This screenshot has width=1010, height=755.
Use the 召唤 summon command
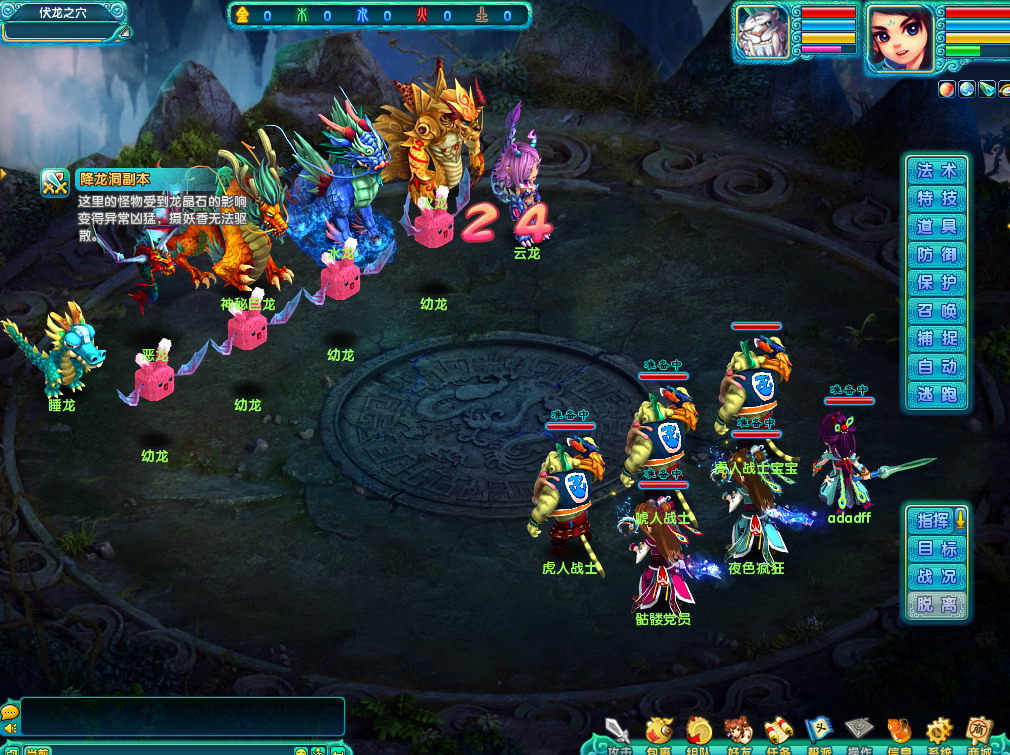tap(937, 310)
